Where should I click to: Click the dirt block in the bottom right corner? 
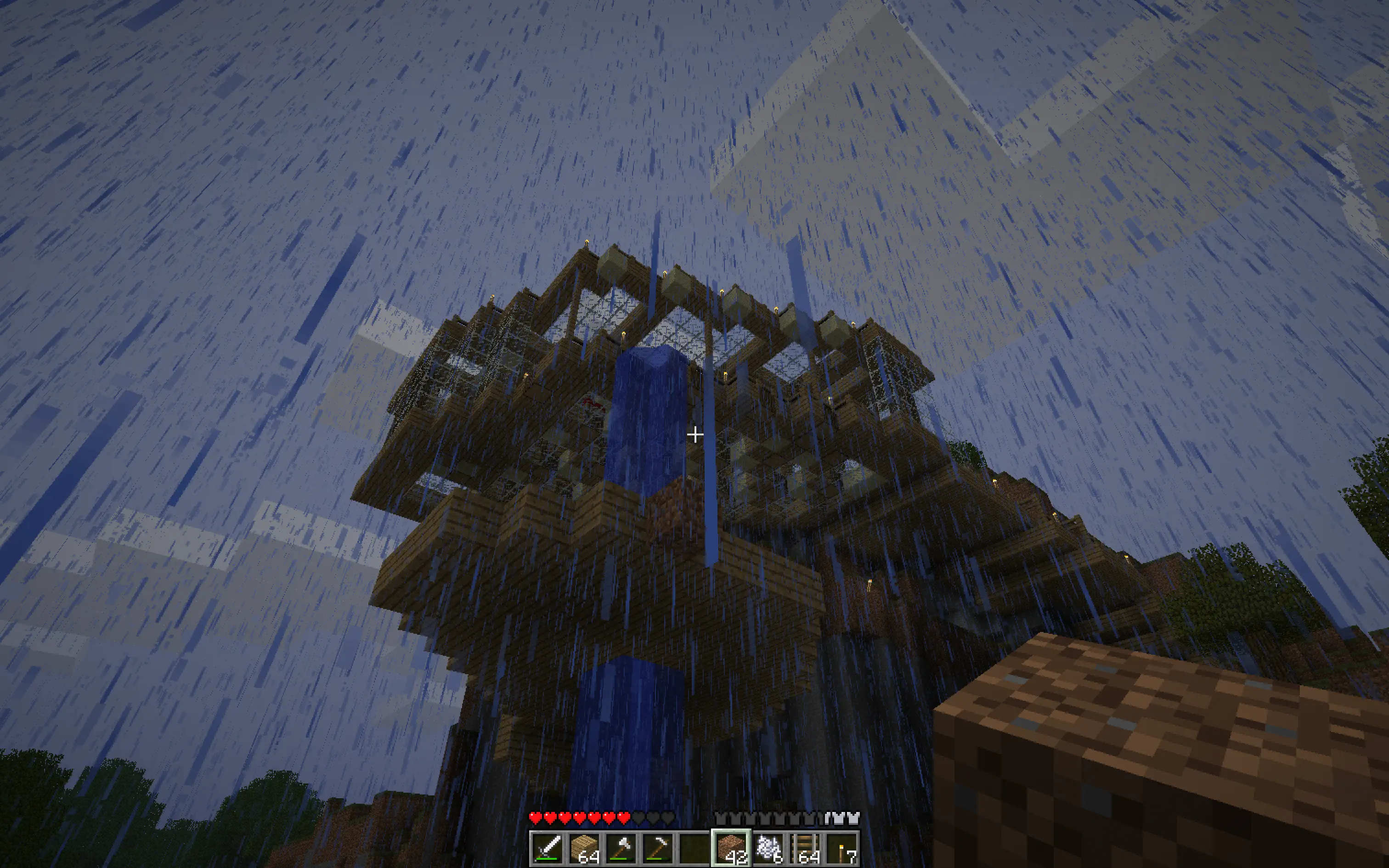point(1205,746)
